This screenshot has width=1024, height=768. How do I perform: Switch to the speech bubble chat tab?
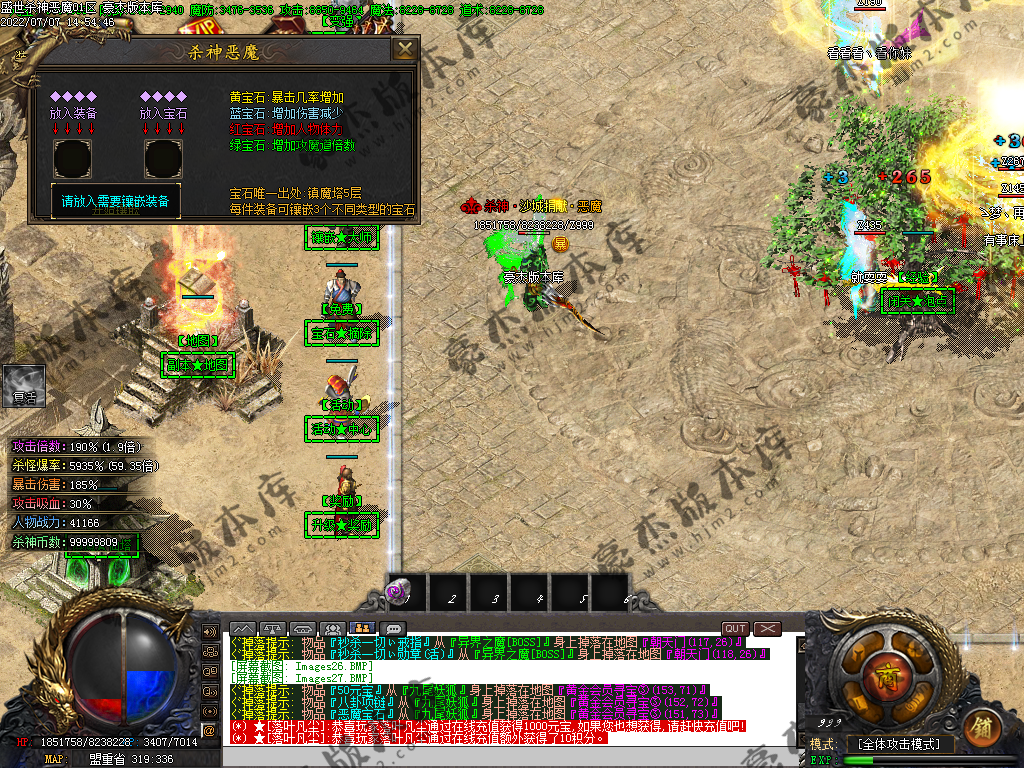(x=393, y=629)
